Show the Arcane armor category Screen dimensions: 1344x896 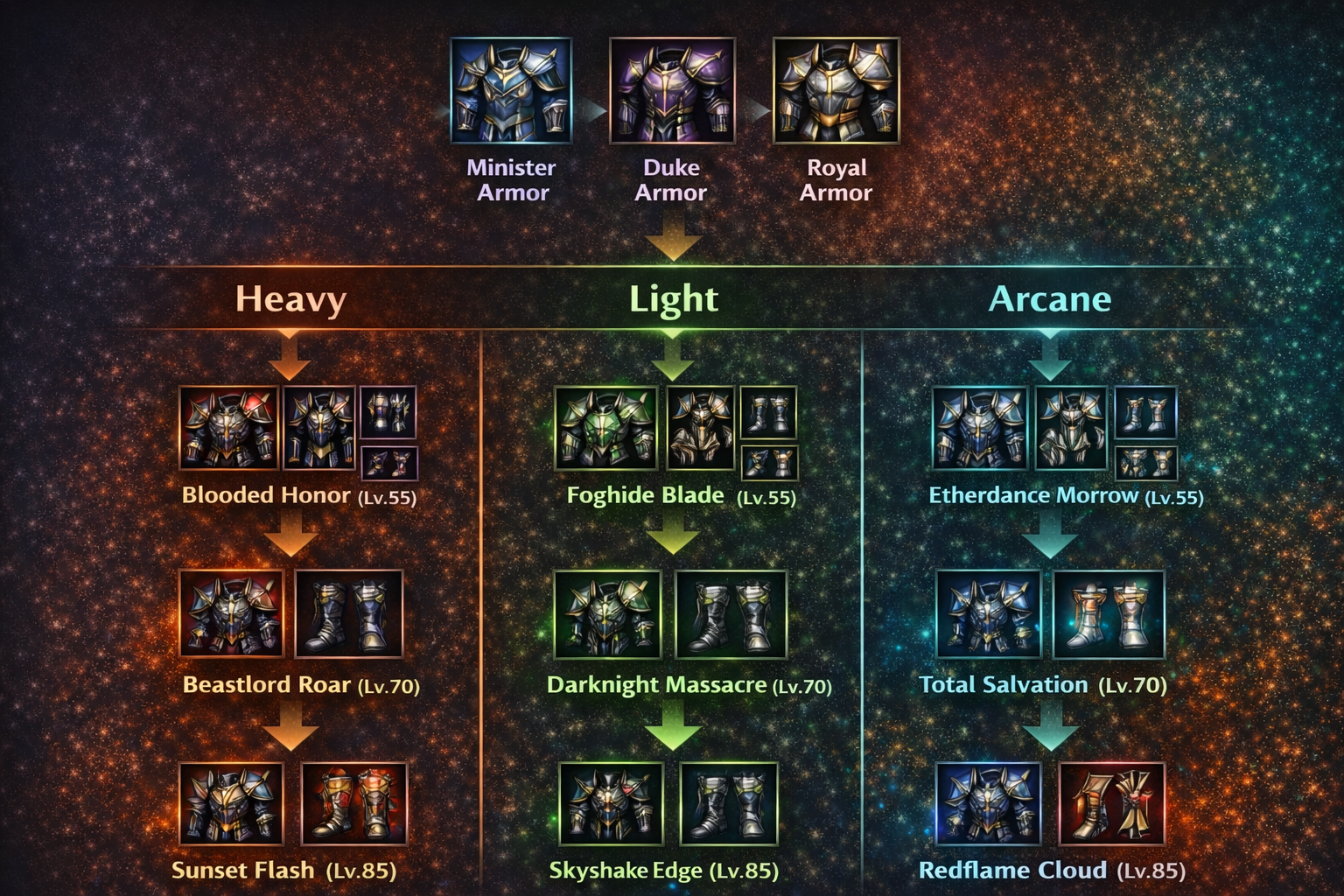tap(1049, 299)
